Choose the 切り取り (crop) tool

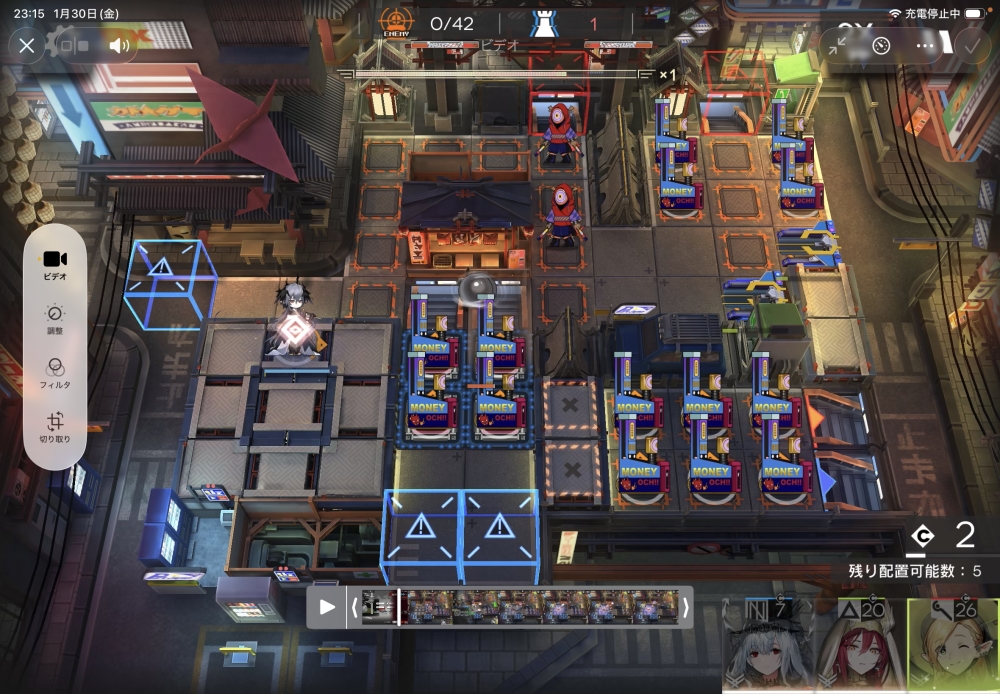pyautogui.click(x=55, y=428)
